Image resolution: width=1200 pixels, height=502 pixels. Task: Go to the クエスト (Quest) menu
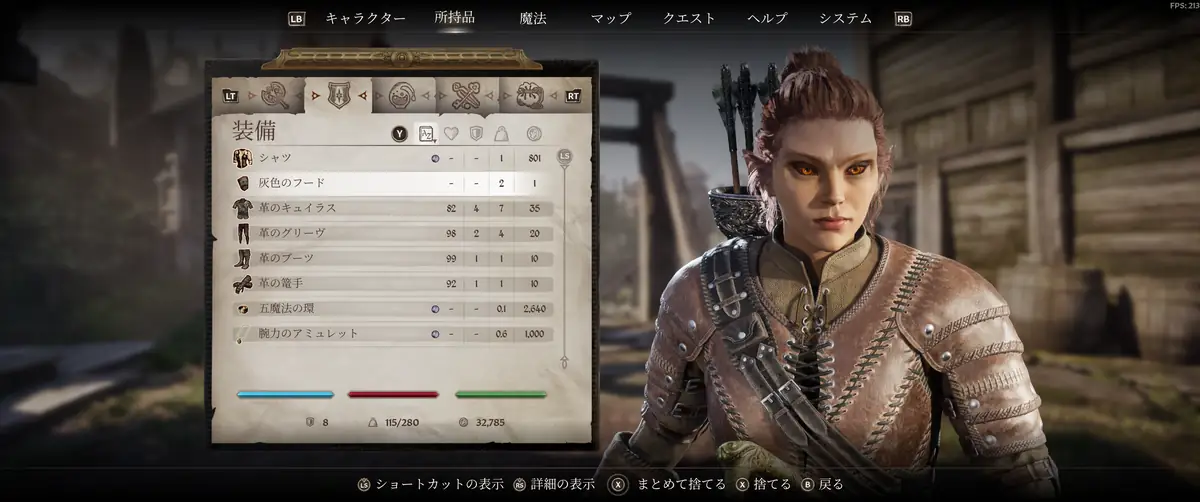pyautogui.click(x=689, y=18)
